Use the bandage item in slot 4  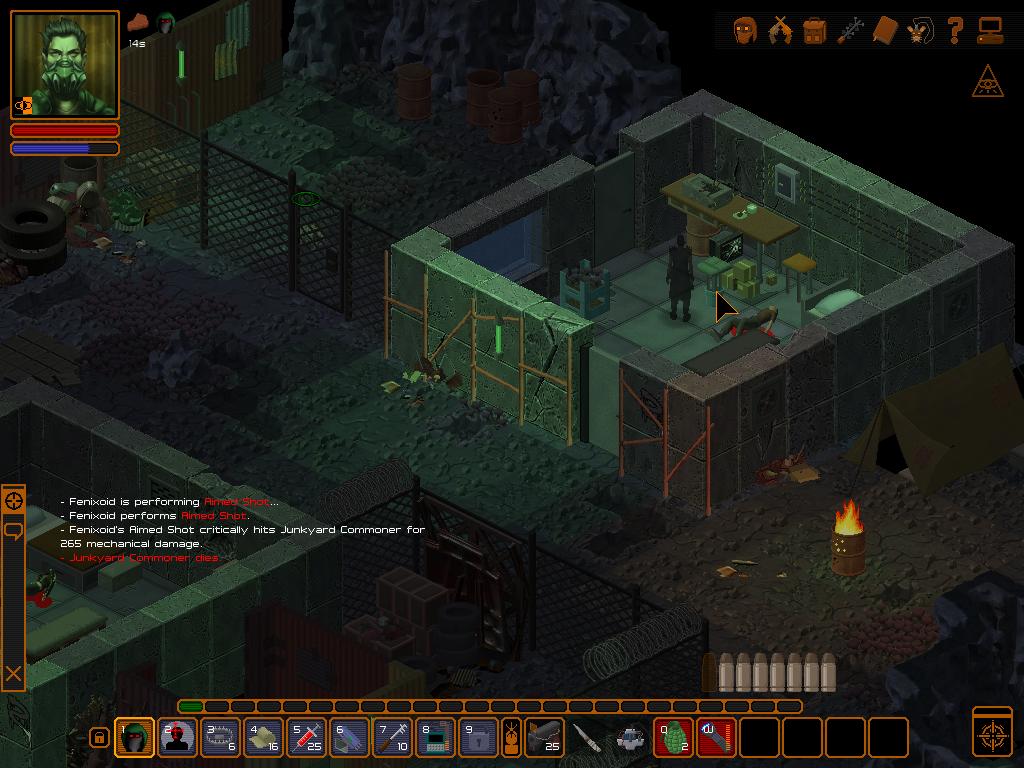264,738
